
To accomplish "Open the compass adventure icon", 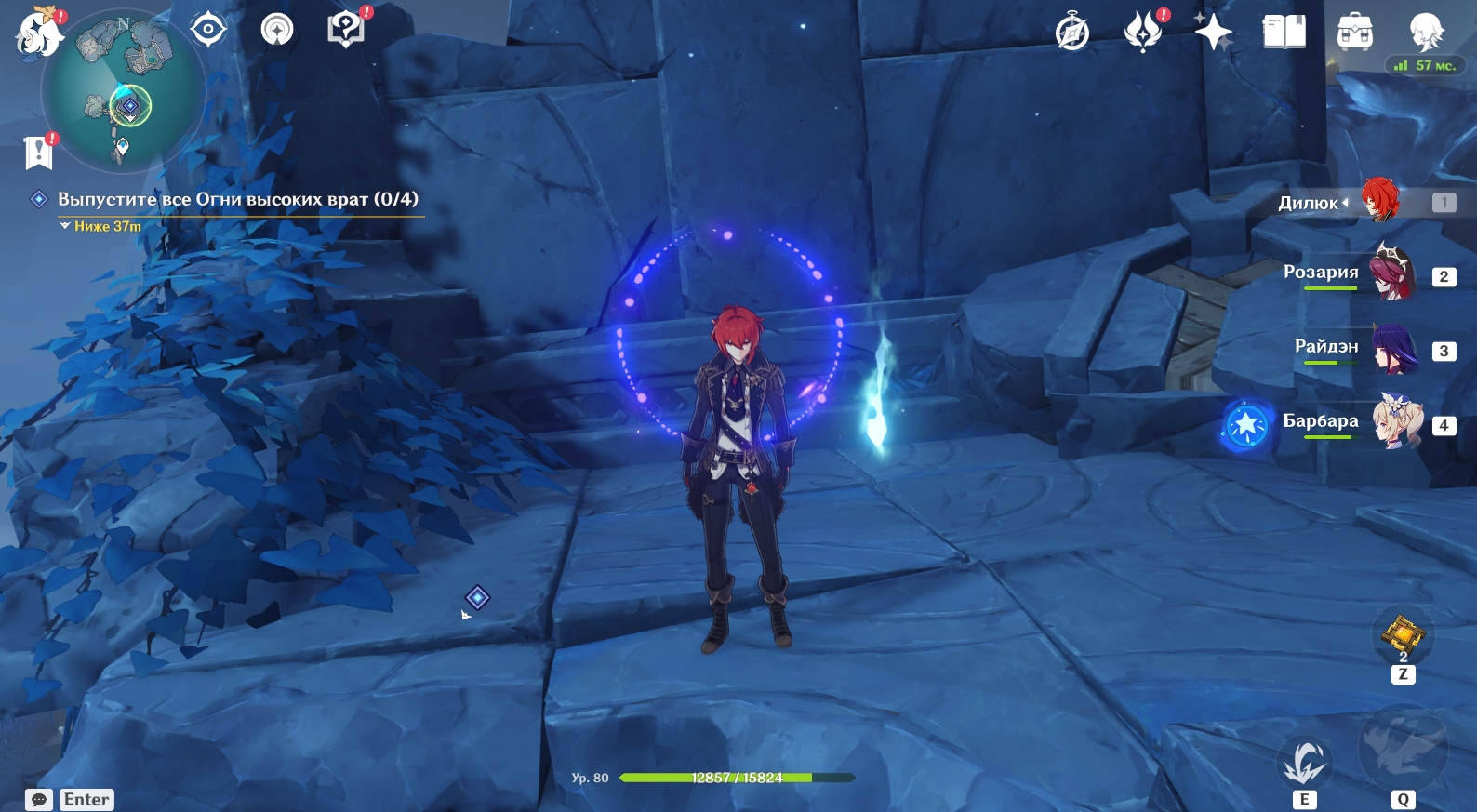I will tap(1072, 33).
